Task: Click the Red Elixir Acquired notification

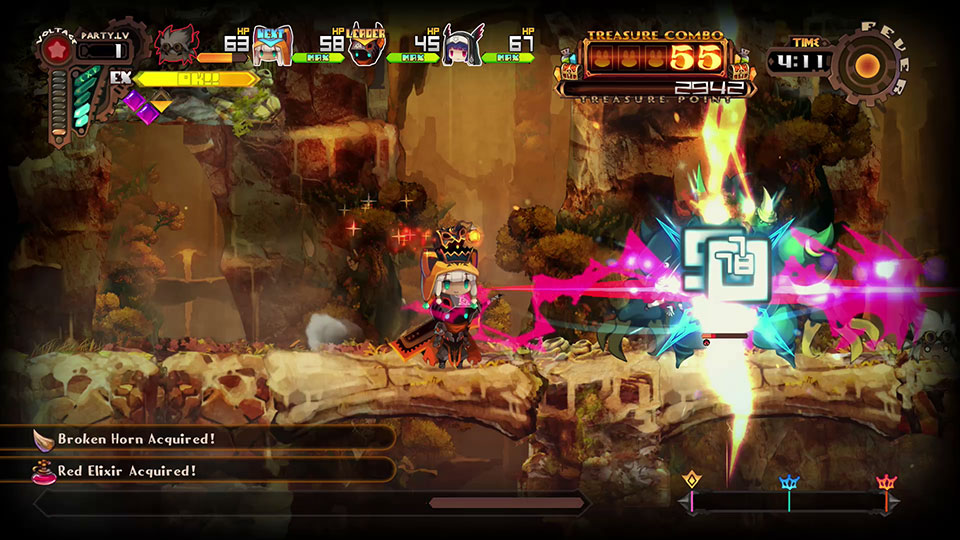Action: 198,470
